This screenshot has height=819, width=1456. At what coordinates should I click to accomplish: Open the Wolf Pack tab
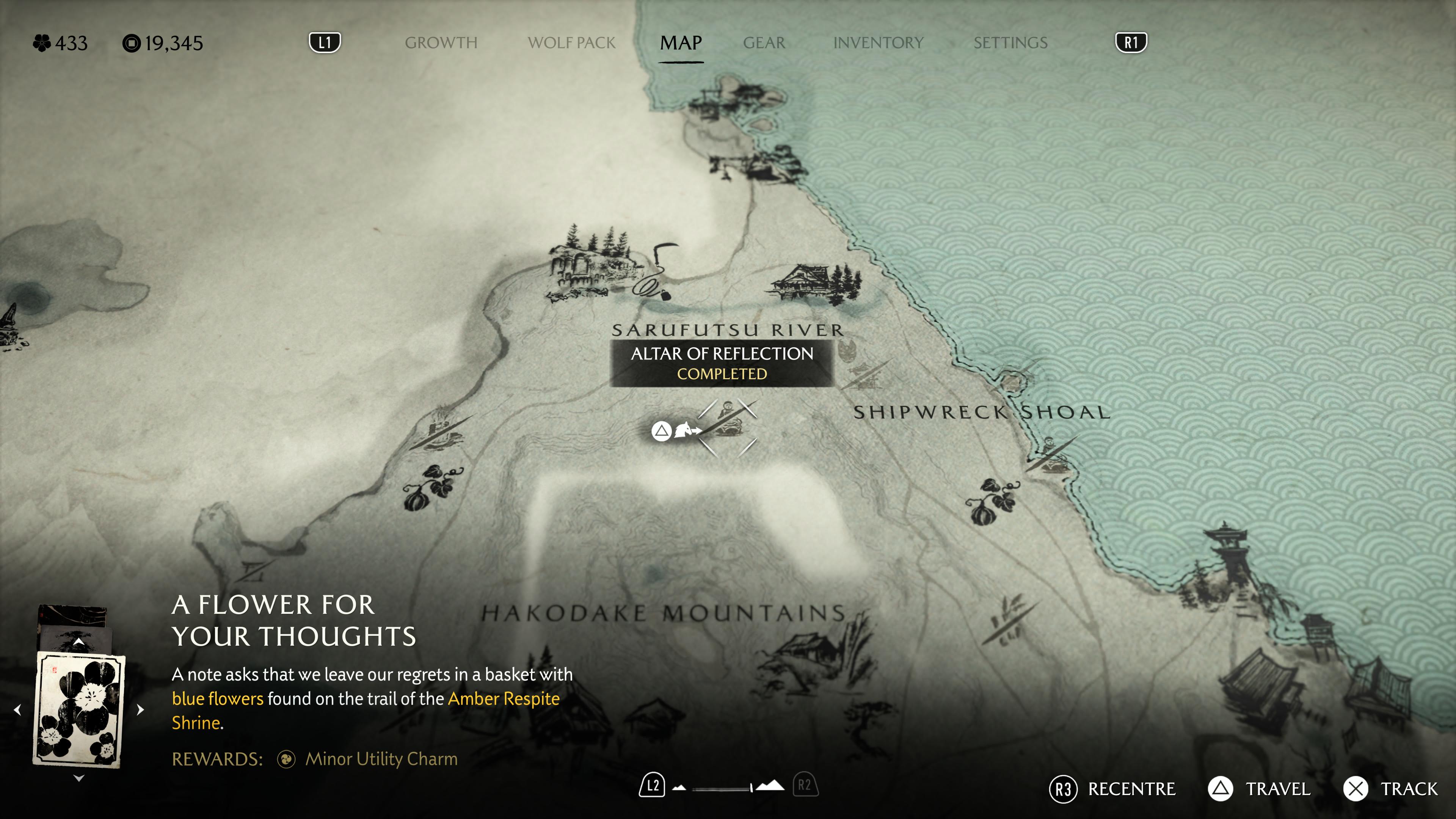pos(571,43)
